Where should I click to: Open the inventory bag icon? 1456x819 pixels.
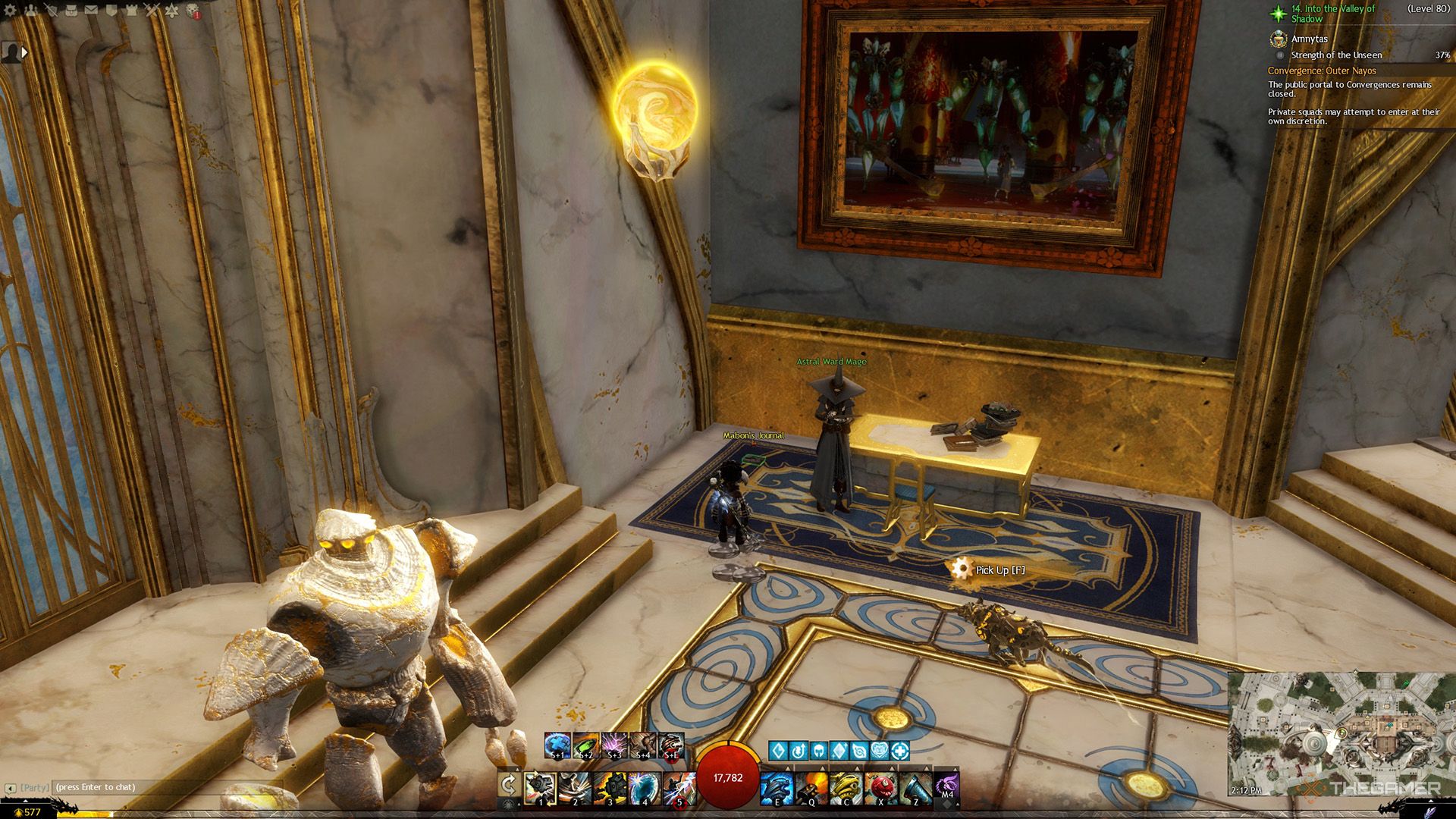tap(71, 11)
